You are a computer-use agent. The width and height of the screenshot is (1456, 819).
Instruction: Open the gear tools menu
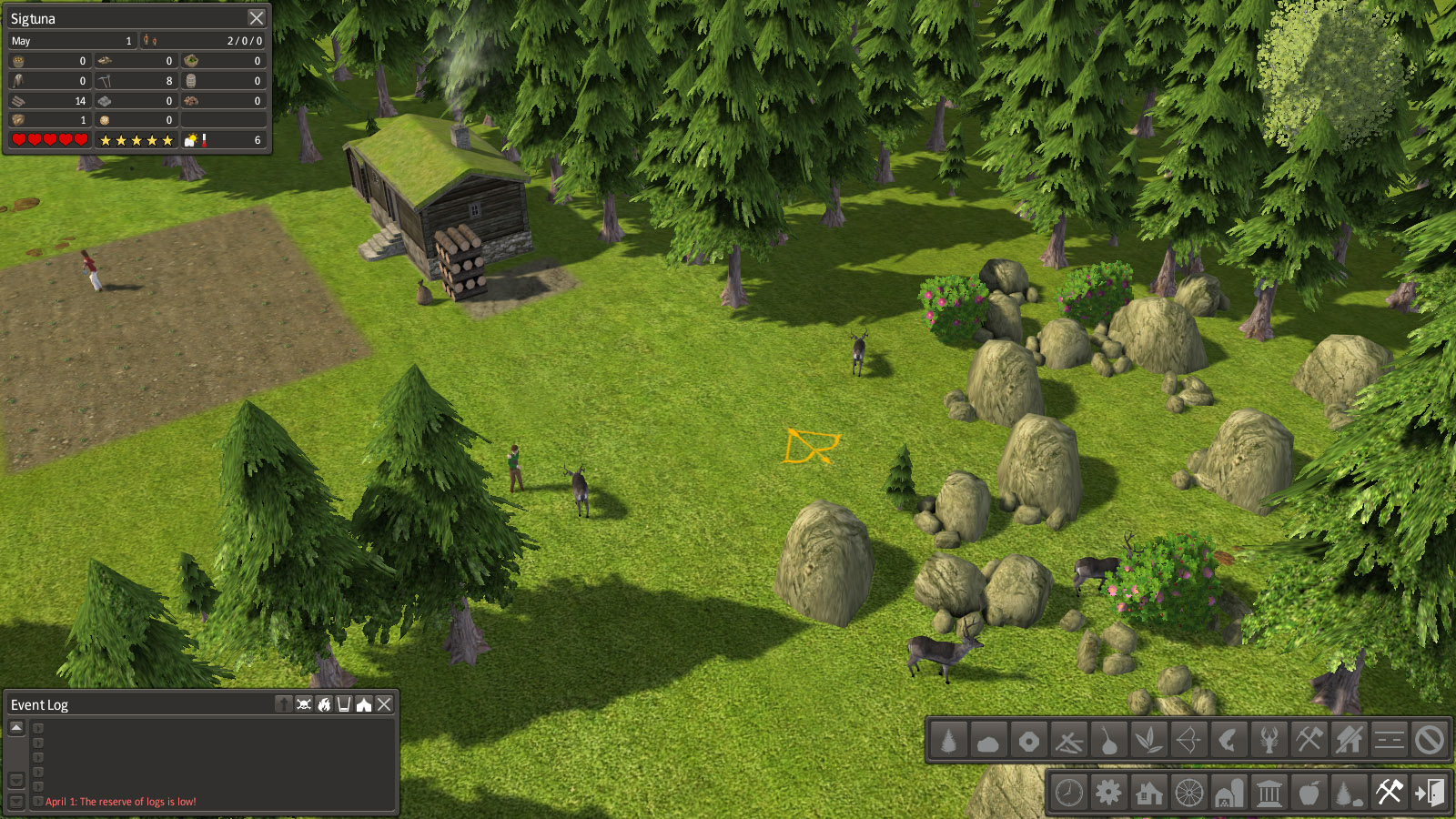point(1108,793)
